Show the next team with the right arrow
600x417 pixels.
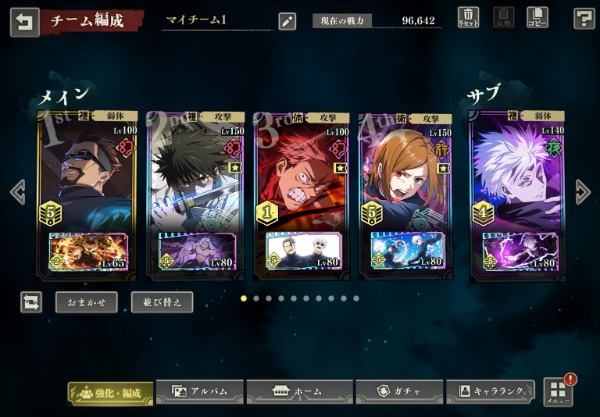[x=583, y=192]
